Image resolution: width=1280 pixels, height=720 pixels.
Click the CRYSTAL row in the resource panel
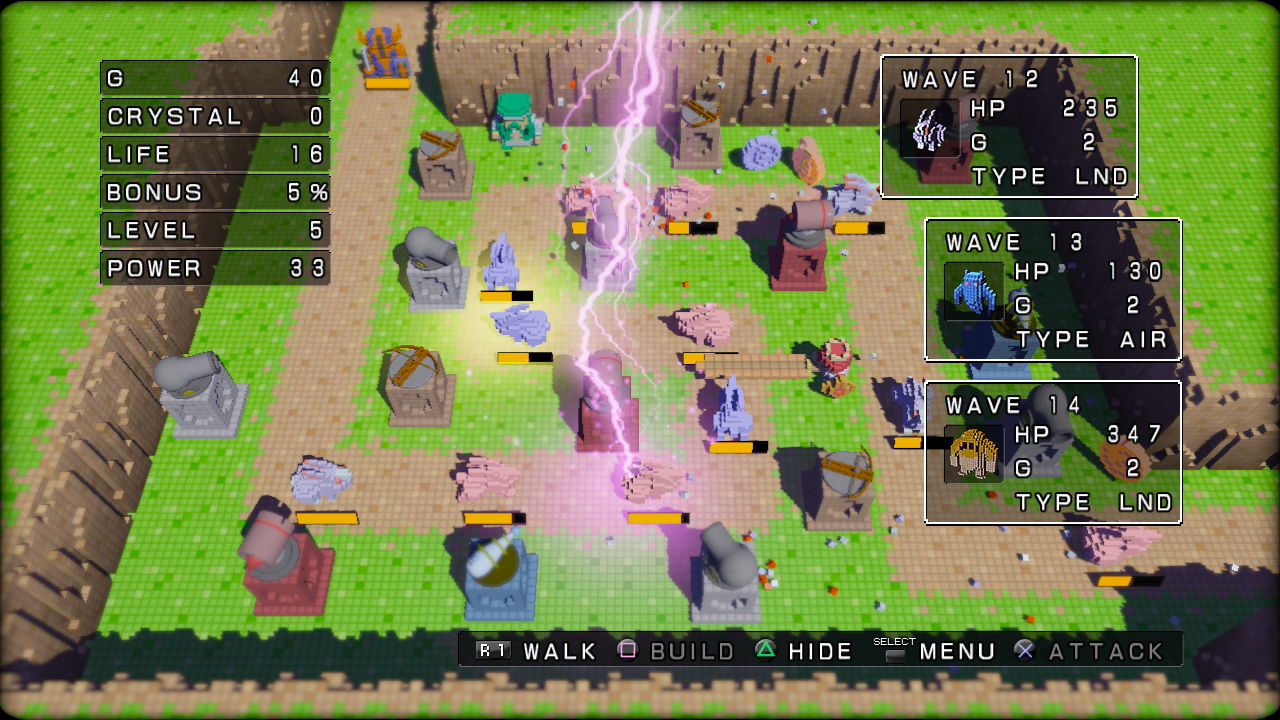pos(214,115)
